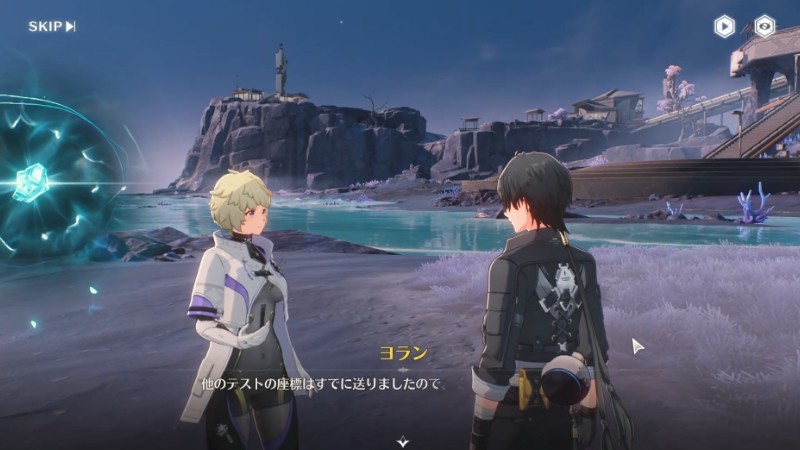Advance dialogue via the bottom diamond indicator
The height and width of the screenshot is (450, 800).
point(402,439)
